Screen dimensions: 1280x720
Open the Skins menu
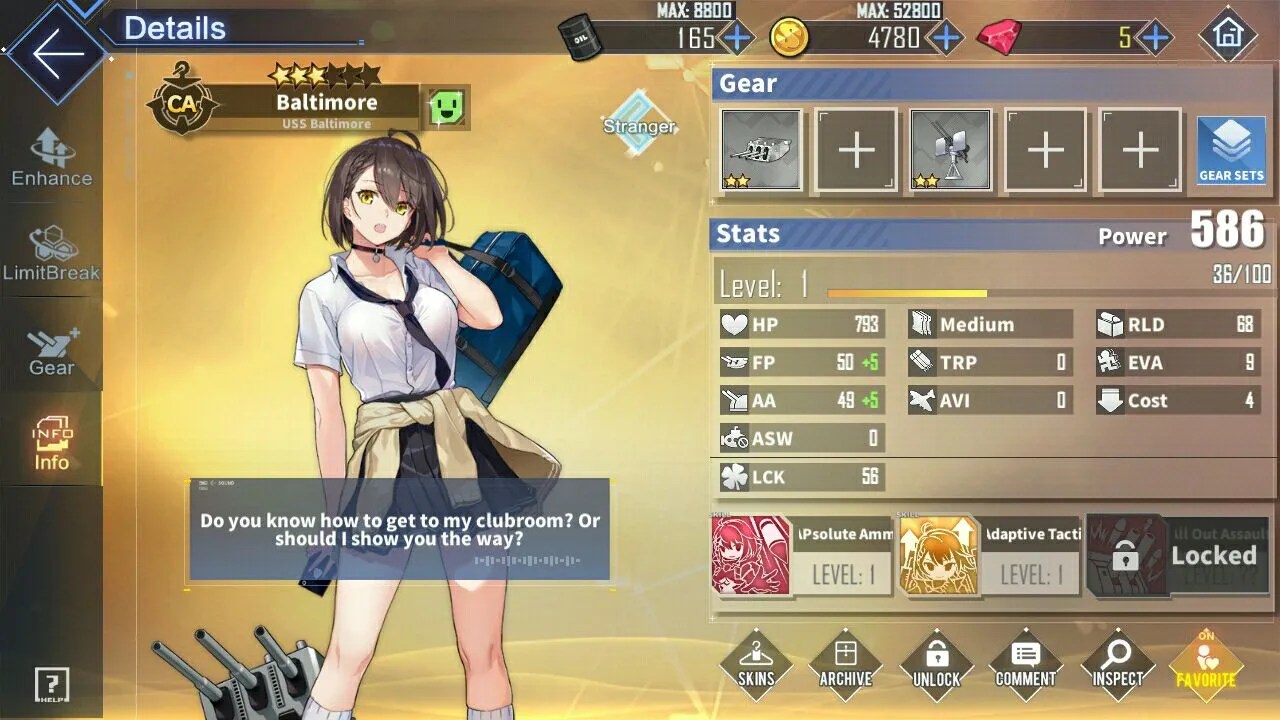tap(756, 664)
